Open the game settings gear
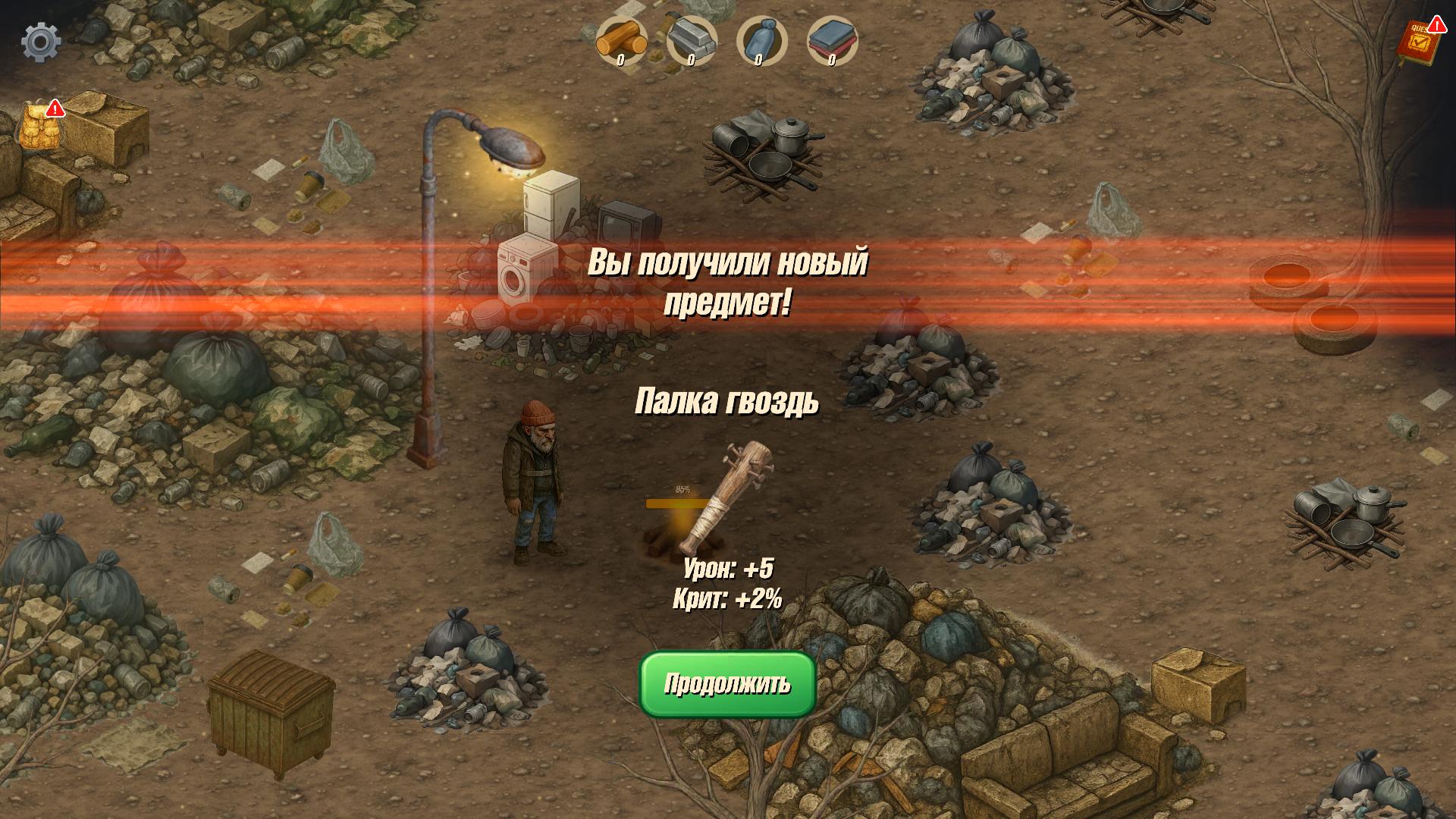Screen dimensions: 1456x819 pyautogui.click(x=39, y=42)
